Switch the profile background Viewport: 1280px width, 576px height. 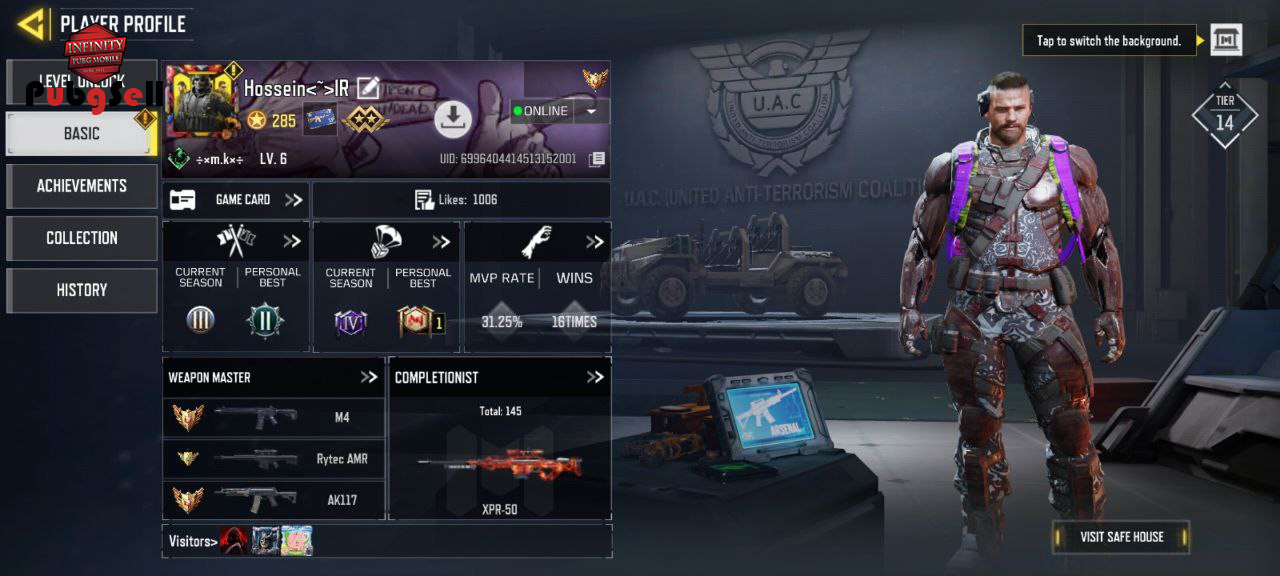click(x=1226, y=40)
